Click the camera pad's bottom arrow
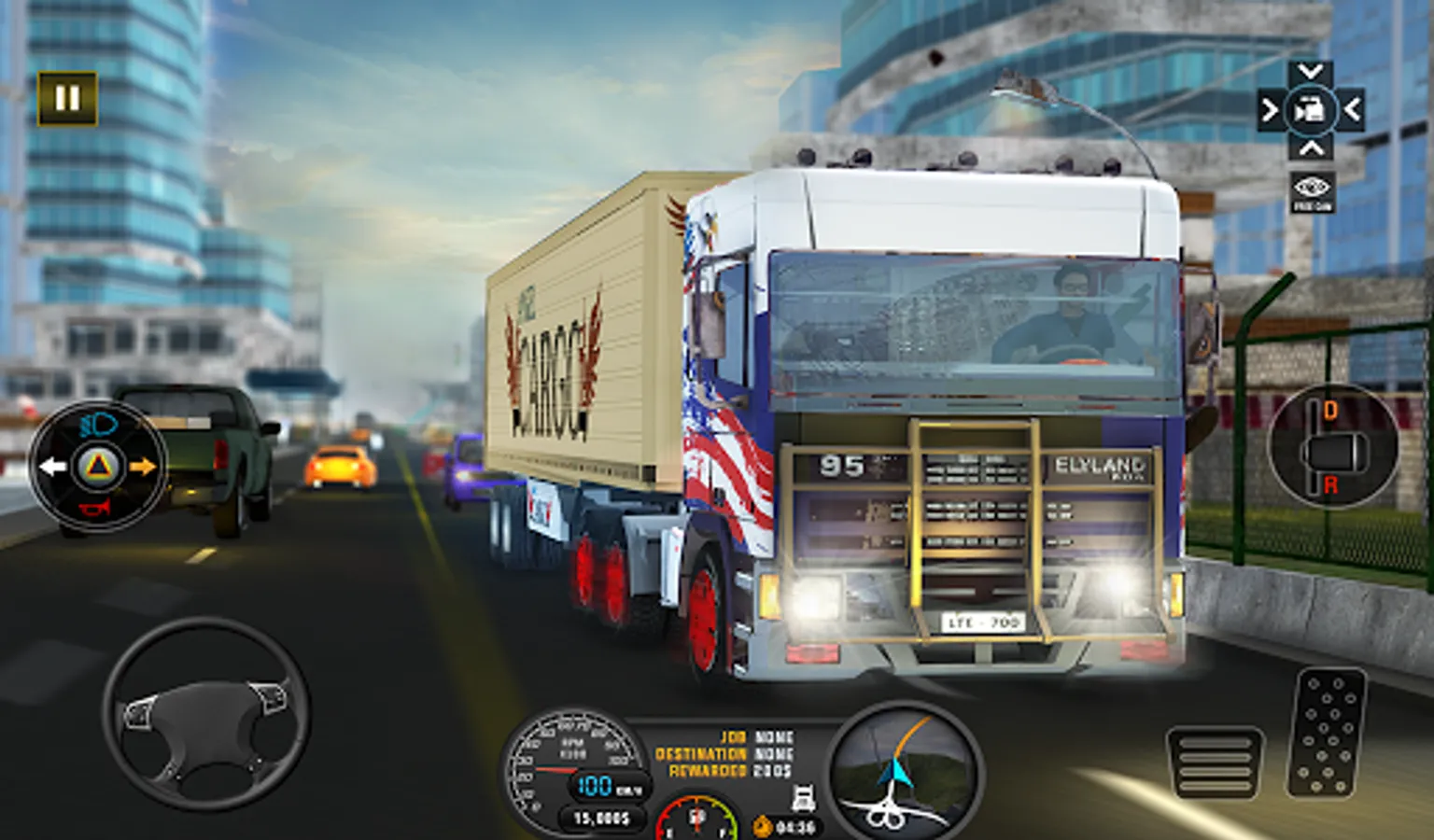The width and height of the screenshot is (1434, 840). (1310, 148)
